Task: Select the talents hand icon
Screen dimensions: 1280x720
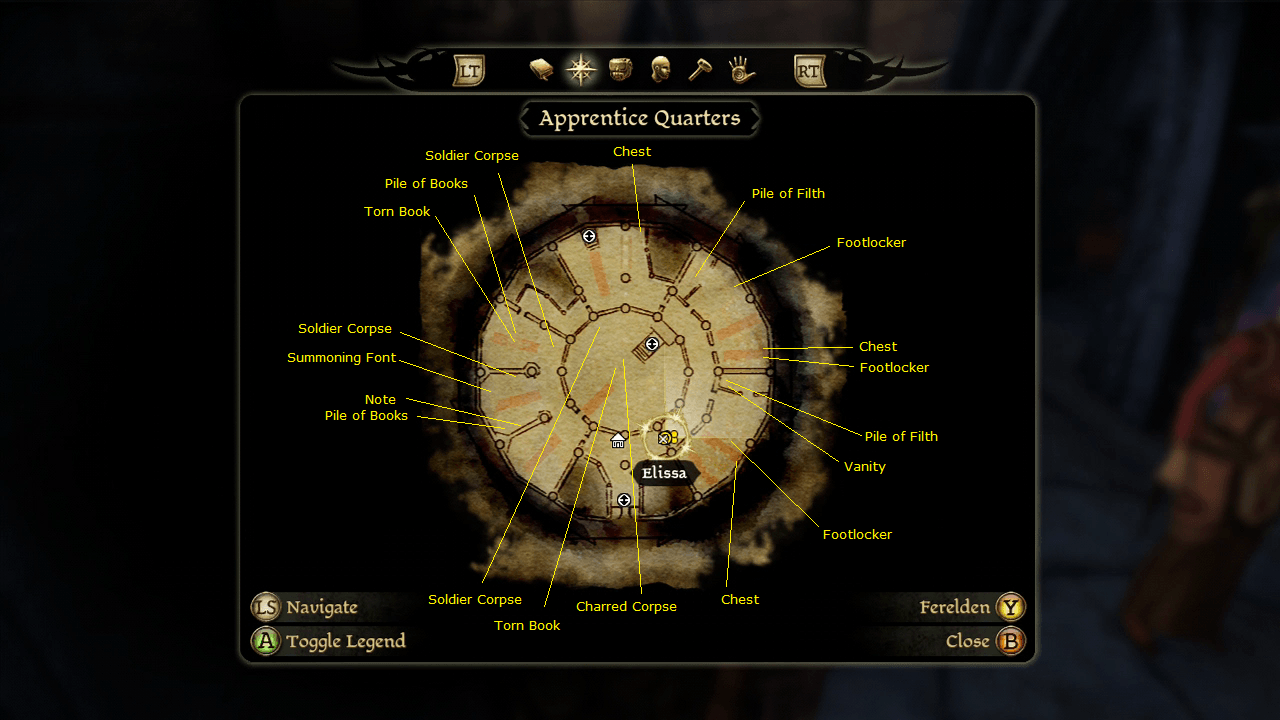Action: pyautogui.click(x=740, y=68)
